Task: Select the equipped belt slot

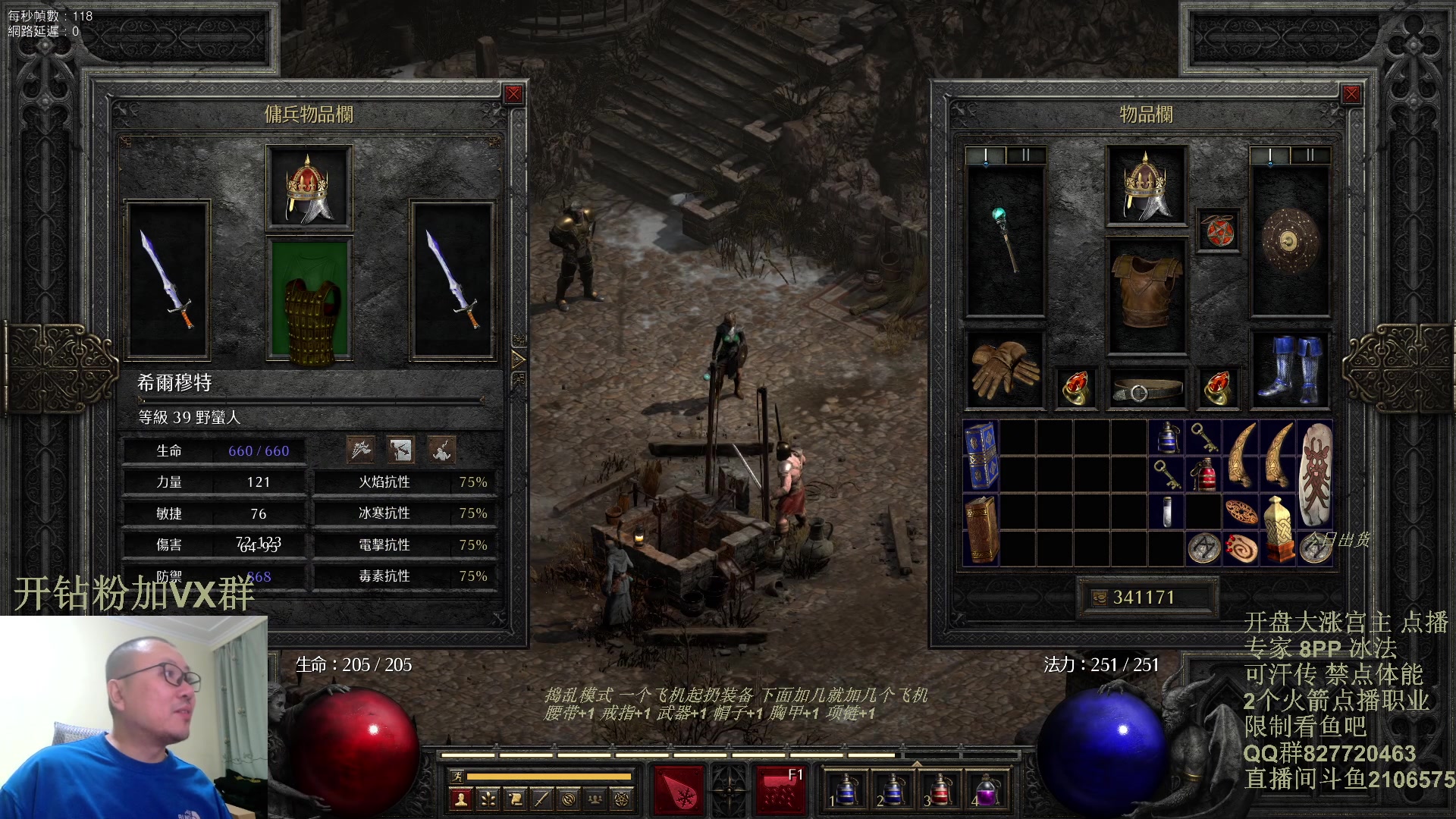Action: (1146, 390)
